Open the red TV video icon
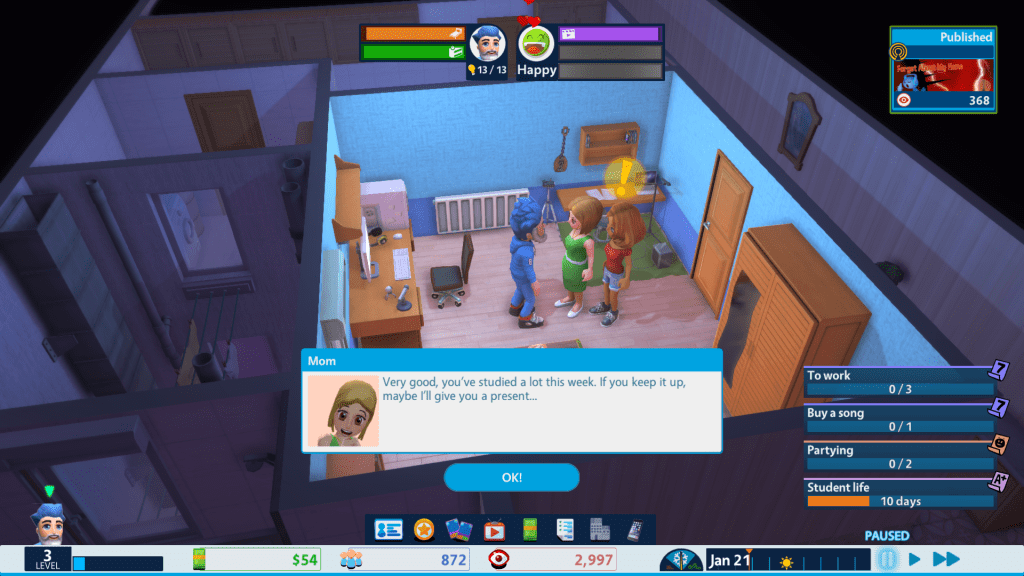This screenshot has width=1024, height=576. click(x=494, y=529)
